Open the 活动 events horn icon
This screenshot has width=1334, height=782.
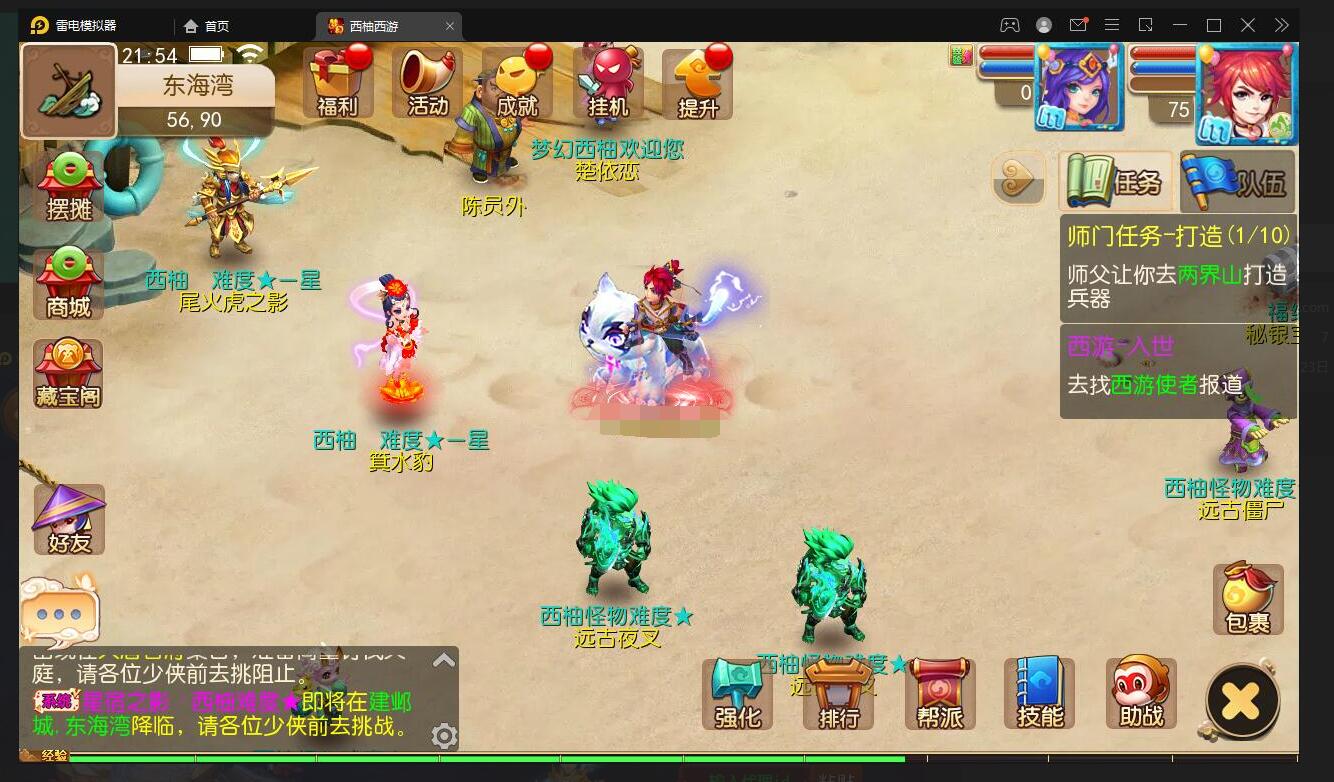[x=428, y=82]
